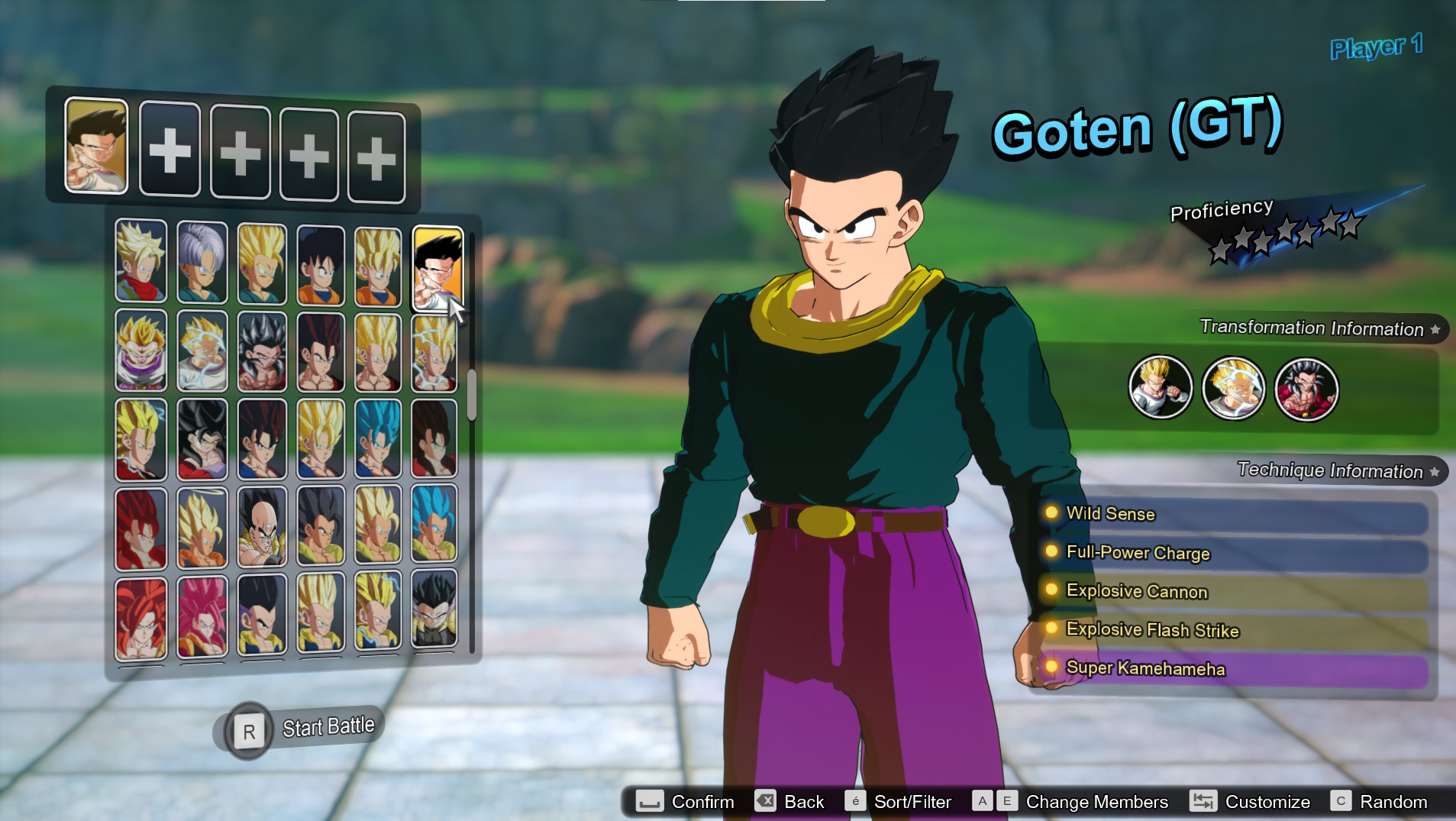
Task: Click the Customize icon in the bottom bar
Action: tap(1204, 801)
